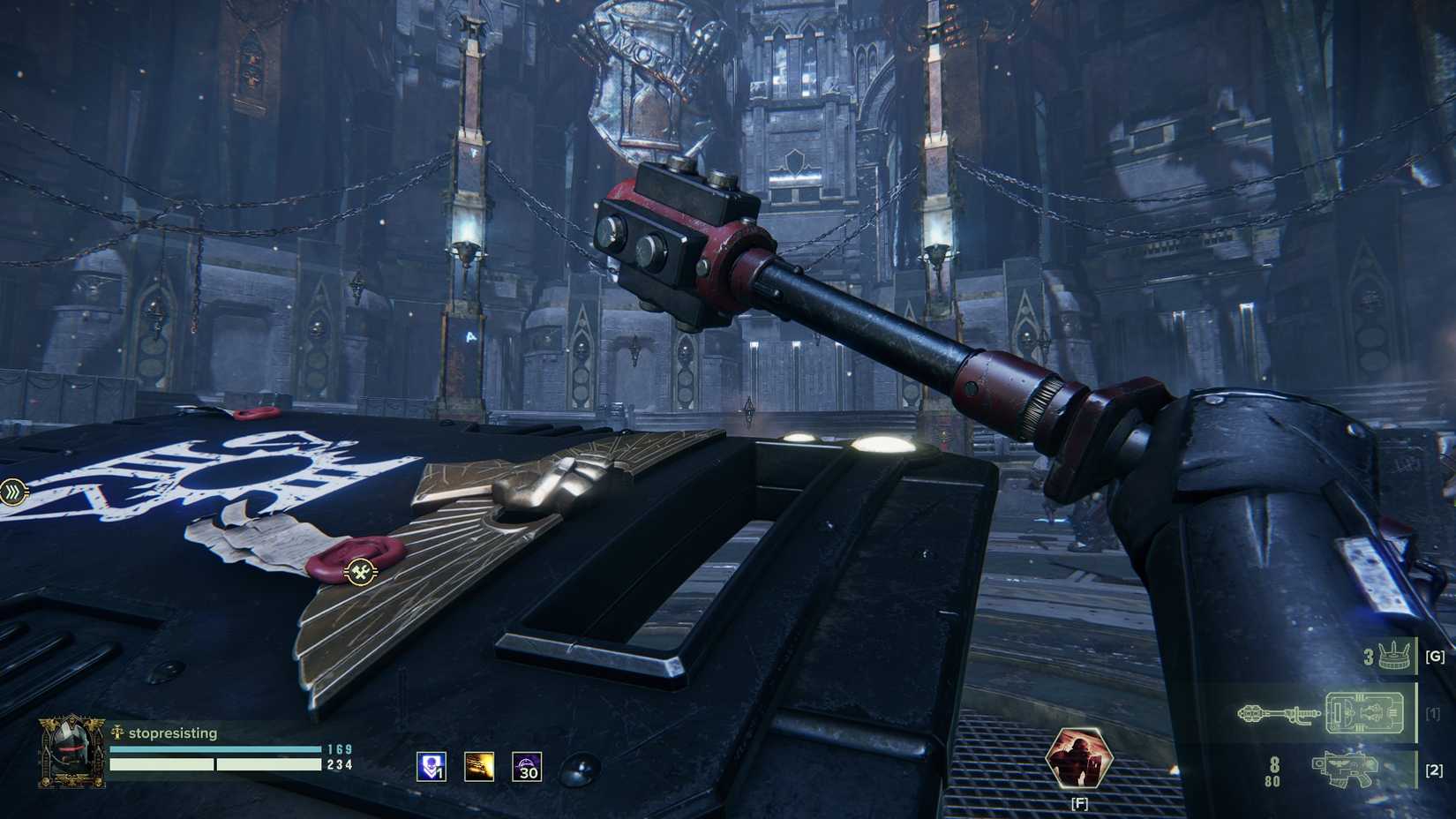
Task: Click the [G] keybind label
Action: coord(1436,657)
